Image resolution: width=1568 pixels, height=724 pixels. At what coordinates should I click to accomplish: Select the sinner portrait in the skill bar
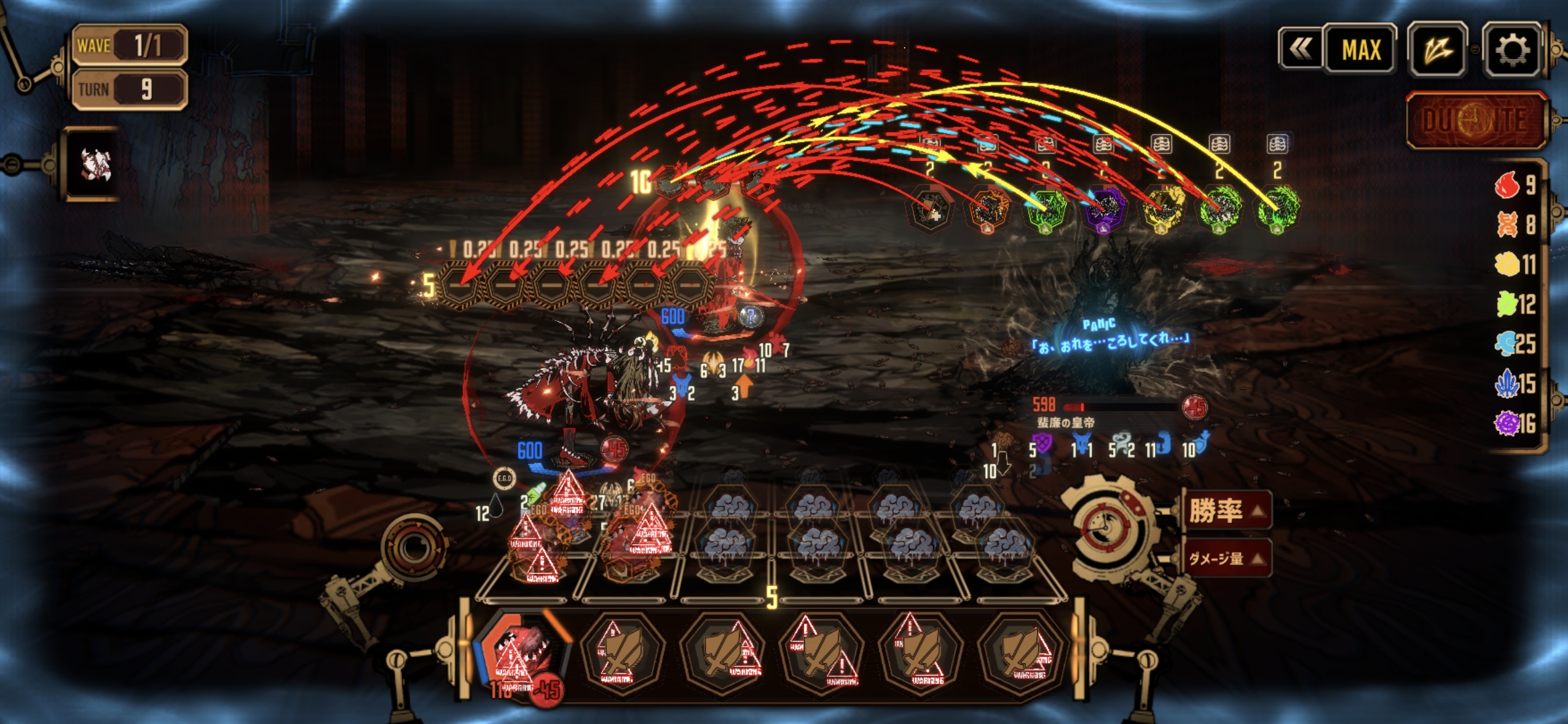521,654
